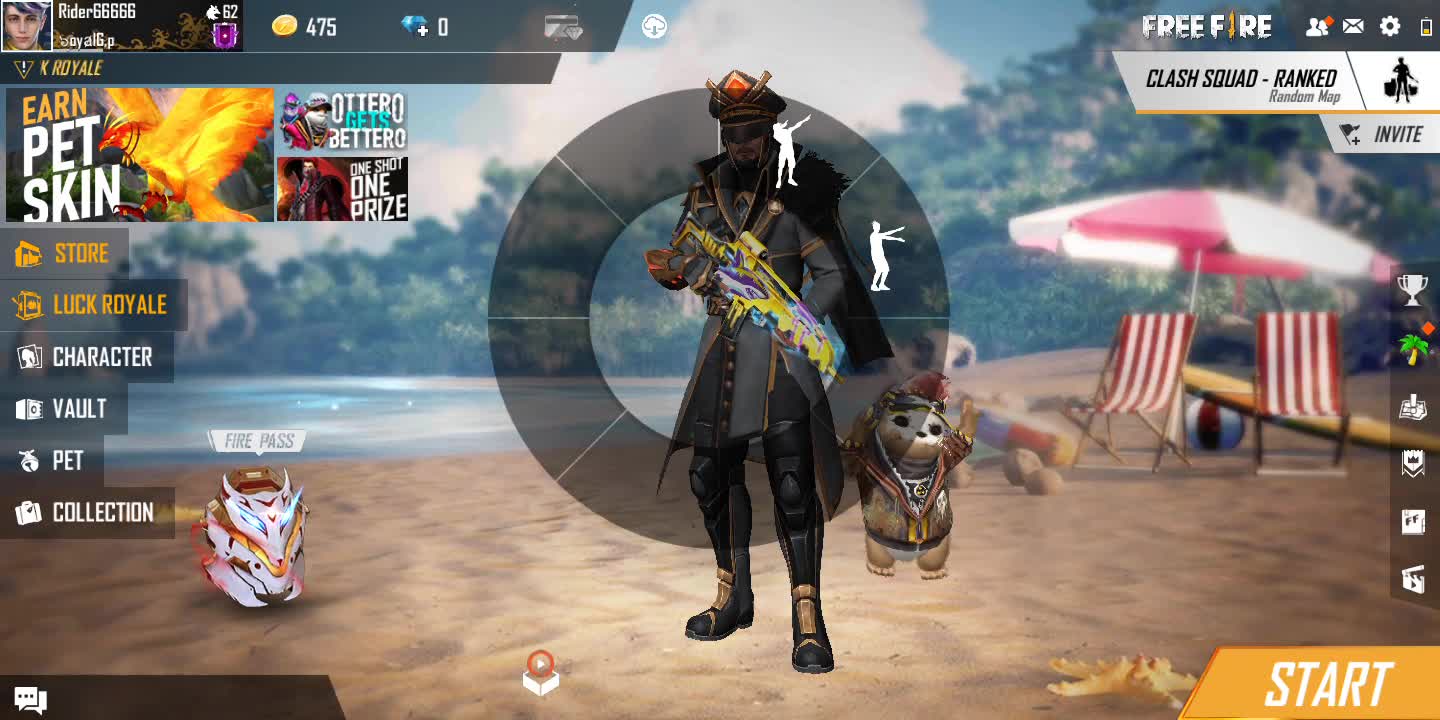
Task: View the Rider66666 player profile
Action: pos(27,26)
